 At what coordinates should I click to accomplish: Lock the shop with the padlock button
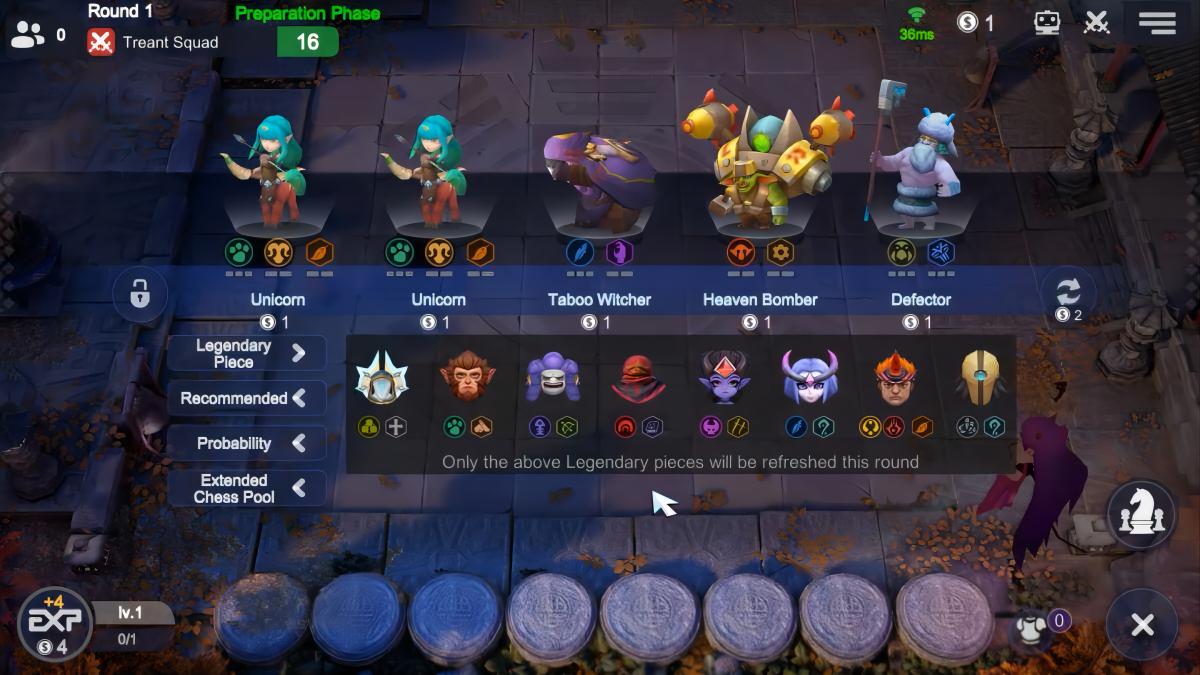point(140,294)
